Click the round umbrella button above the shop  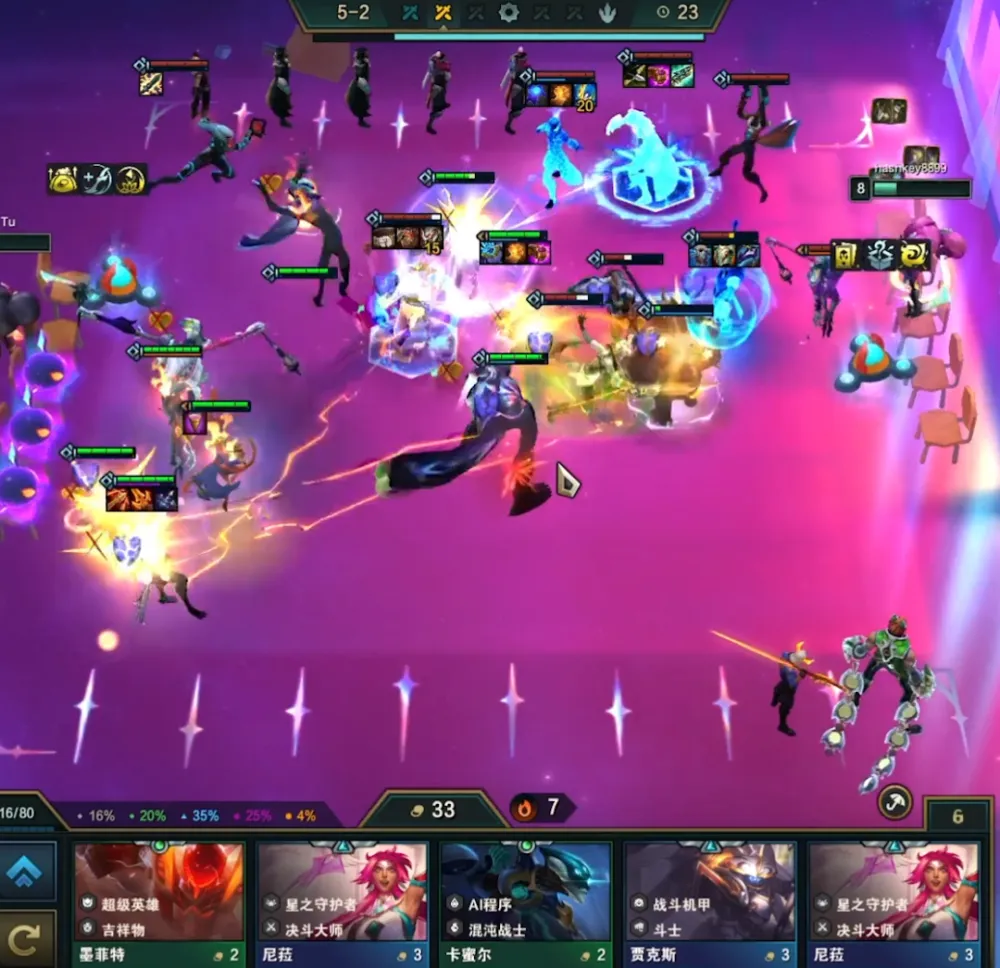pyautogui.click(x=894, y=801)
